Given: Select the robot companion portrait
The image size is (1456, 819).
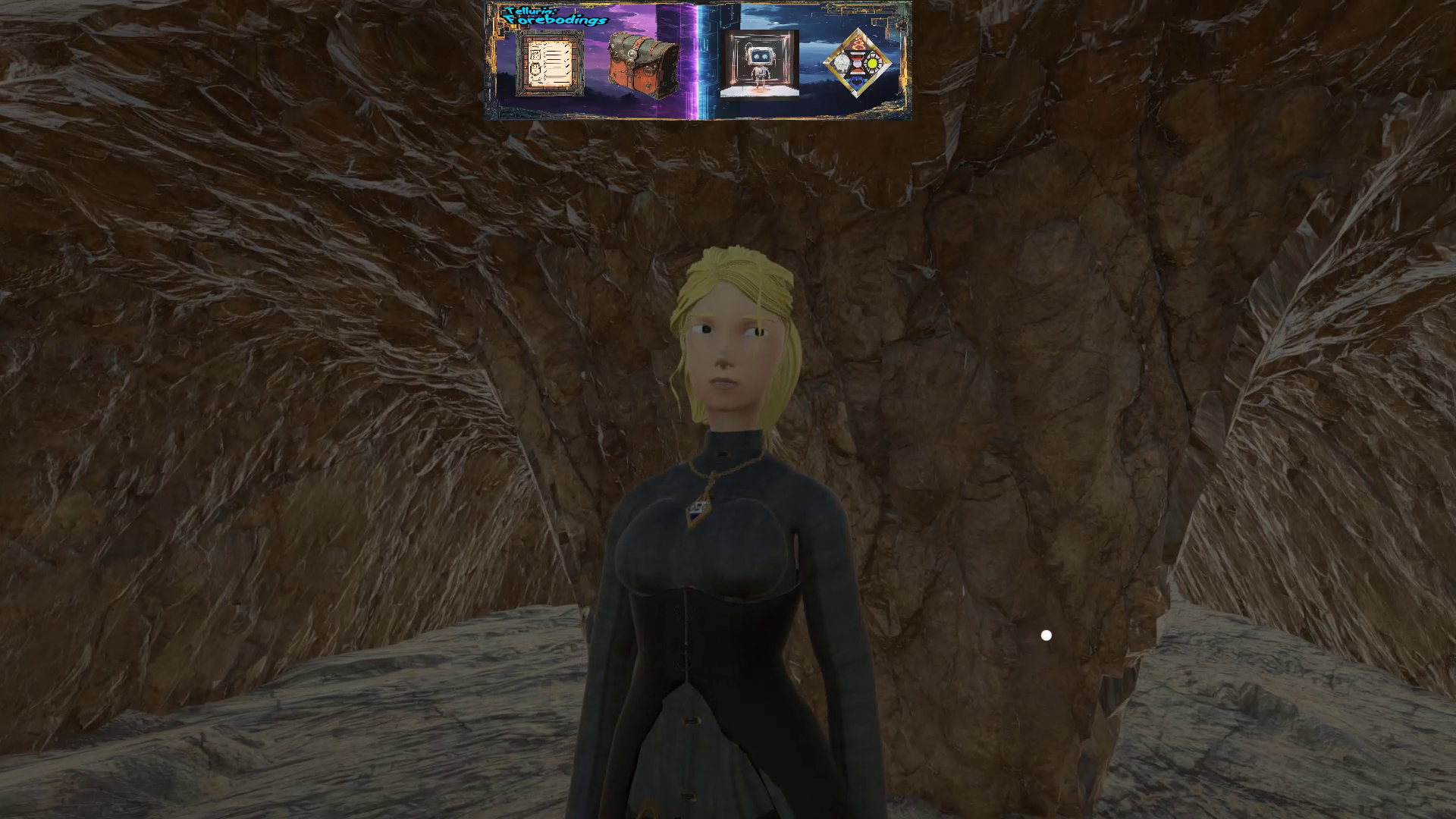Looking at the screenshot, I should (759, 64).
